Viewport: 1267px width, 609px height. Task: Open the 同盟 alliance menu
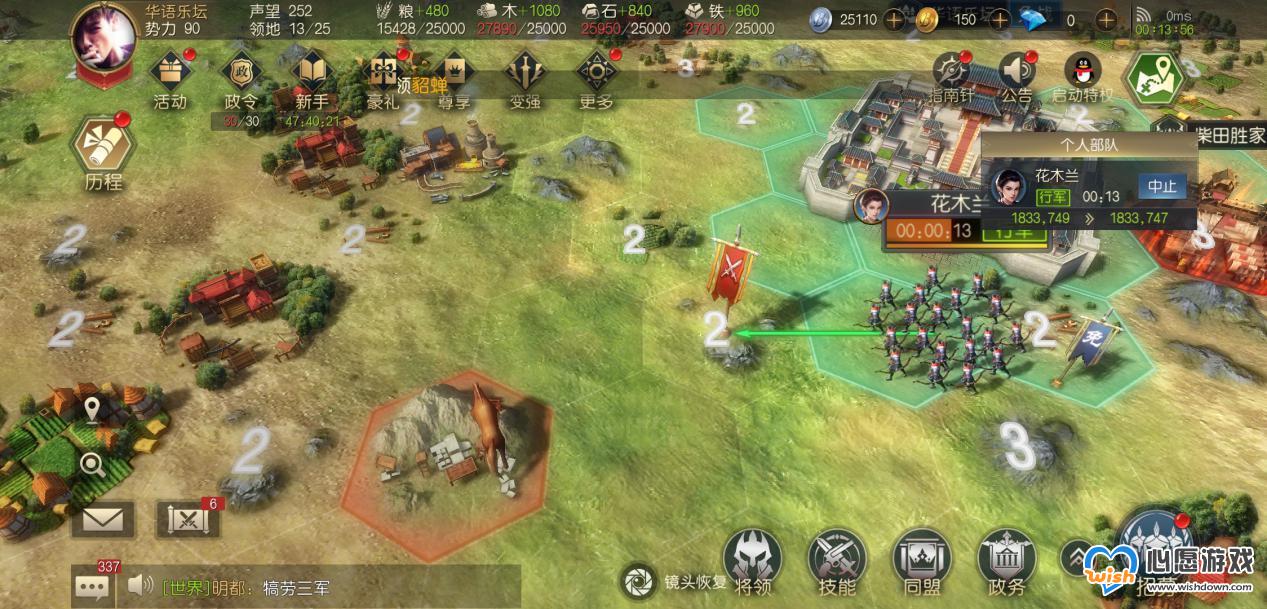pyautogui.click(x=921, y=559)
